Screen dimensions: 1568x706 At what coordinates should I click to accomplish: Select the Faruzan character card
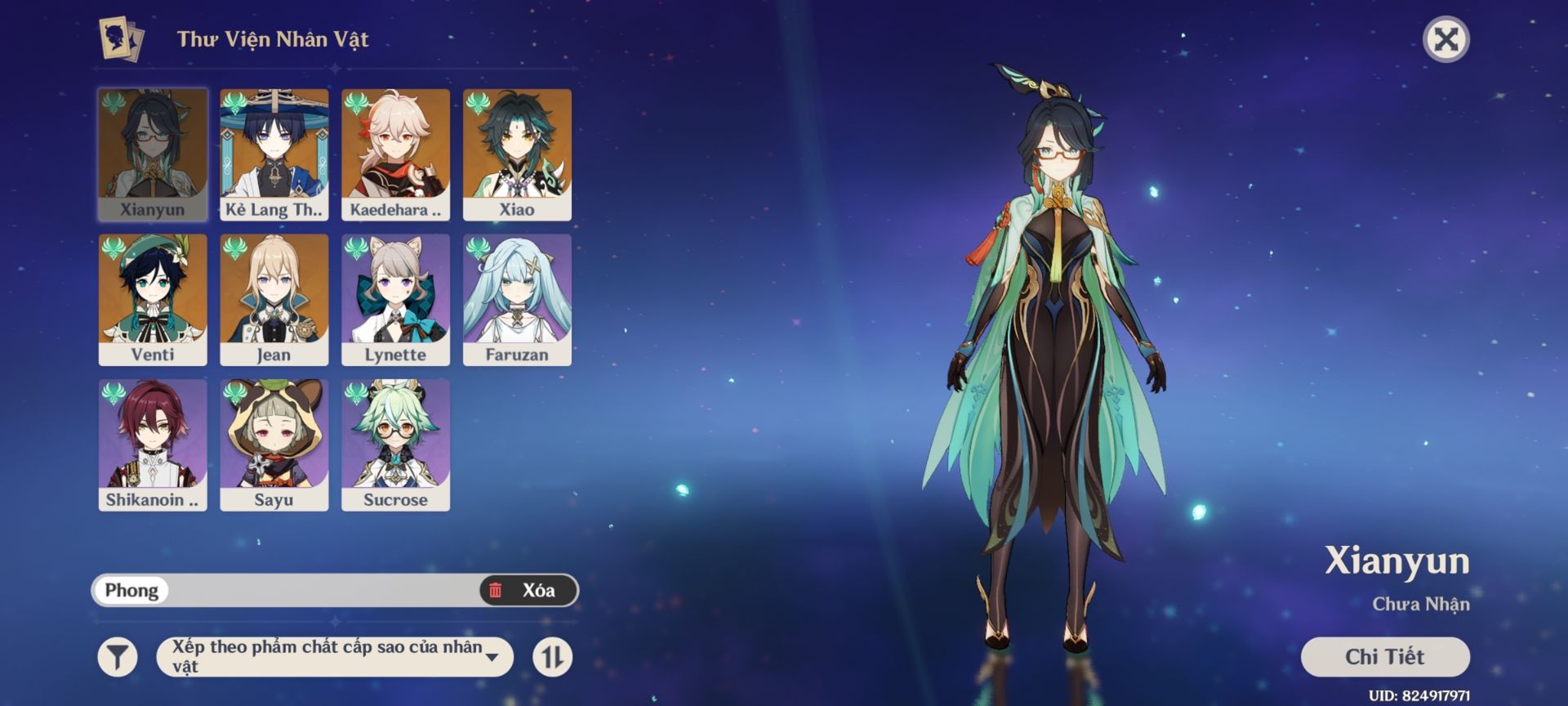[517, 299]
